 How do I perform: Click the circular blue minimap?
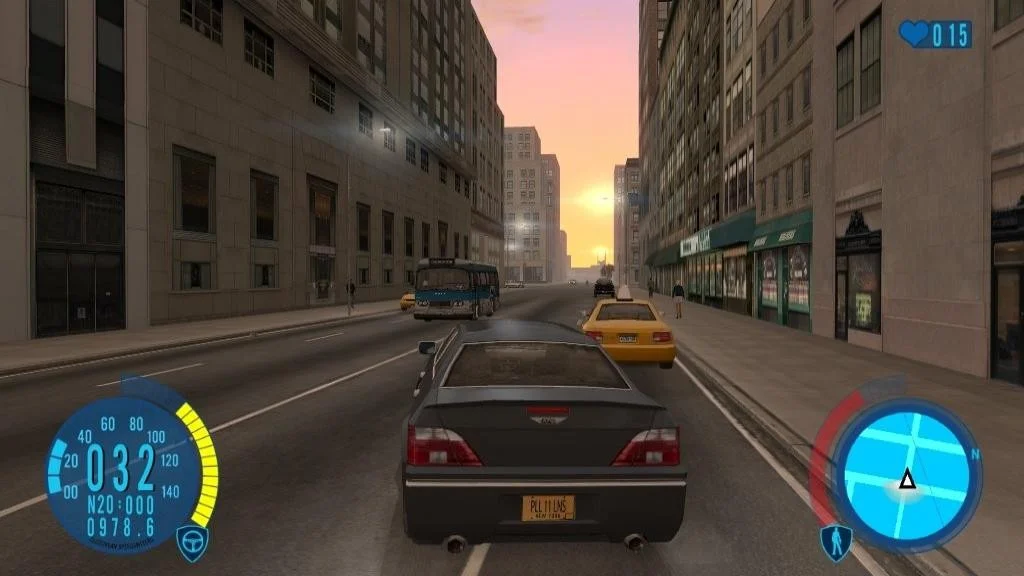(x=906, y=475)
